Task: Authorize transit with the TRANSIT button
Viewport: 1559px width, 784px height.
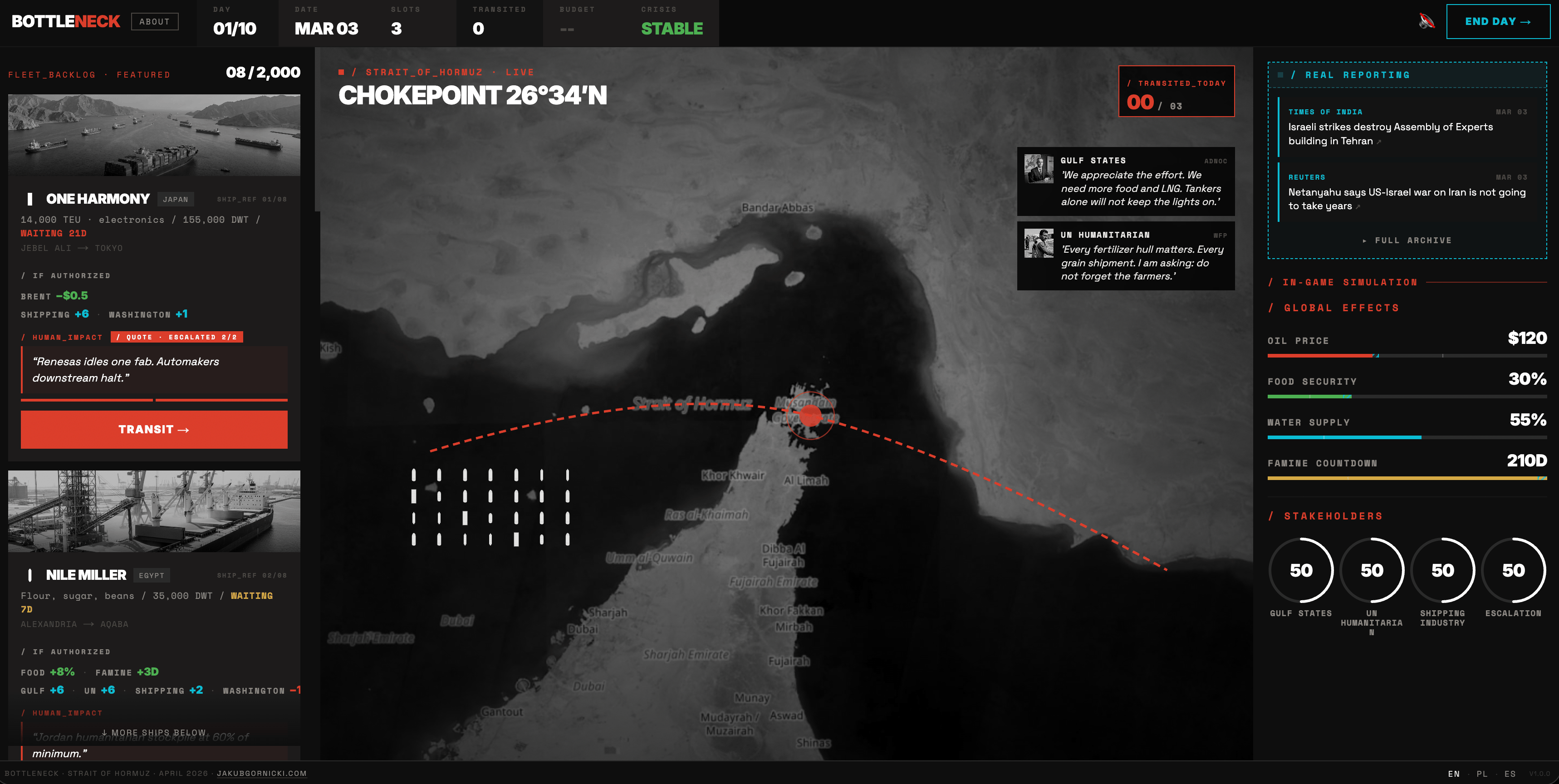Action: (x=154, y=430)
